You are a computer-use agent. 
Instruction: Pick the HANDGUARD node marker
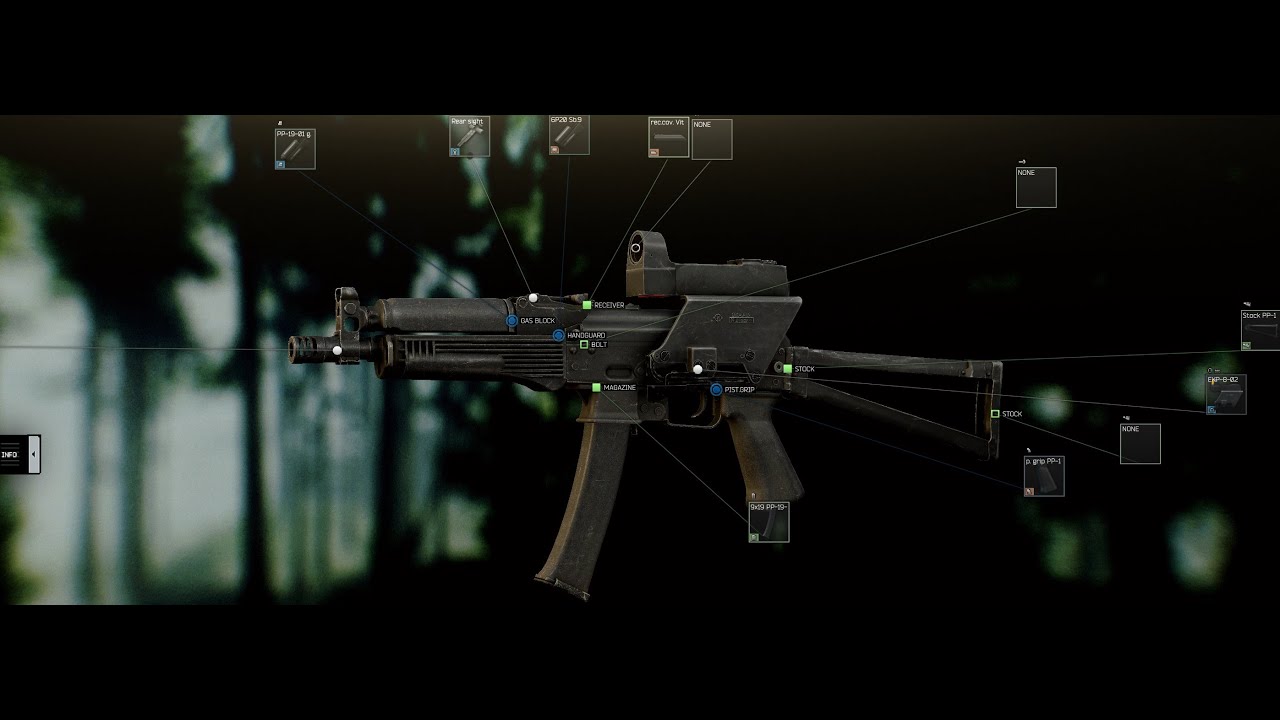(559, 336)
